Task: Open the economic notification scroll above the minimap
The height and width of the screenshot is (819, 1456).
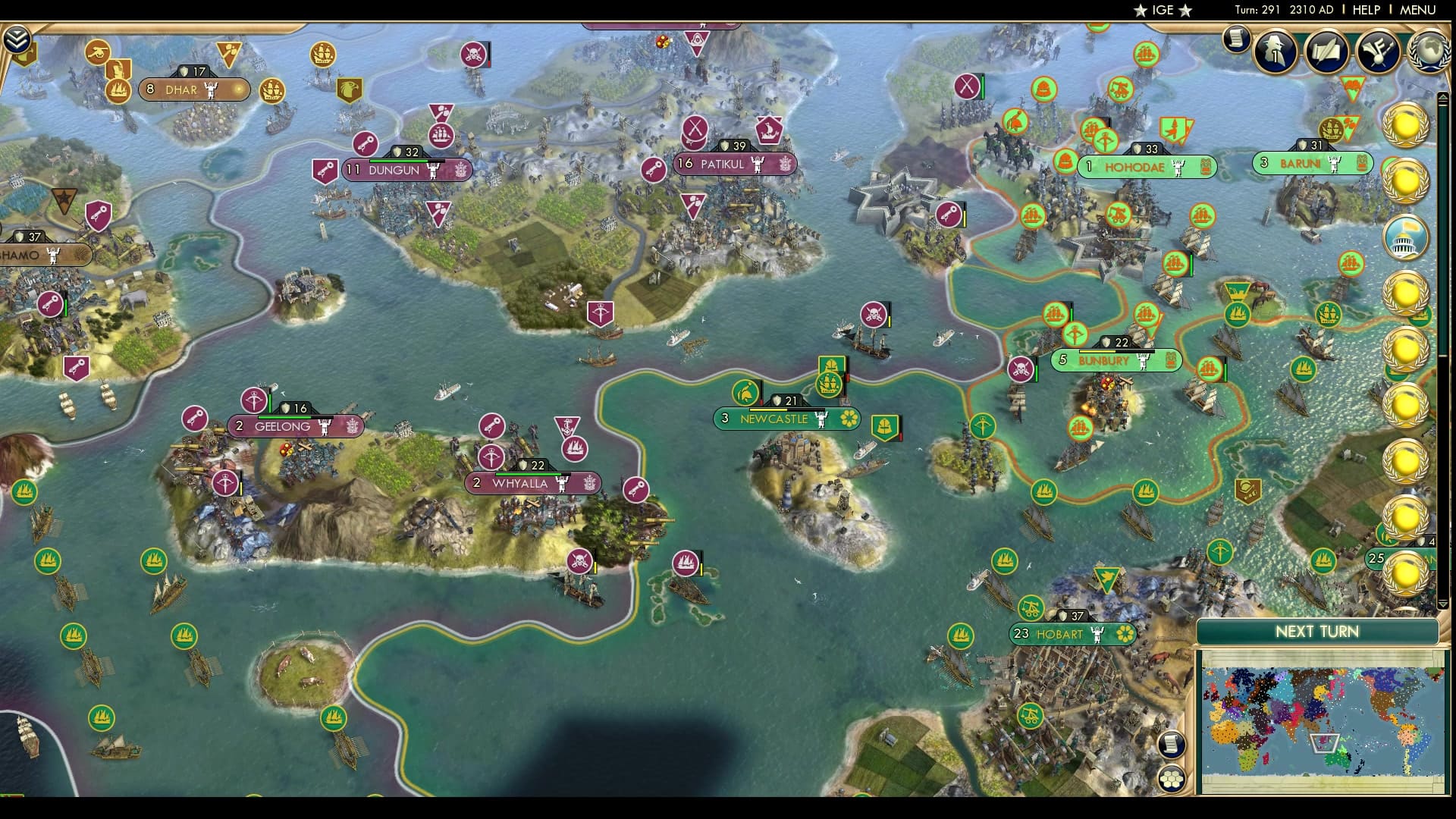Action: click(1172, 745)
